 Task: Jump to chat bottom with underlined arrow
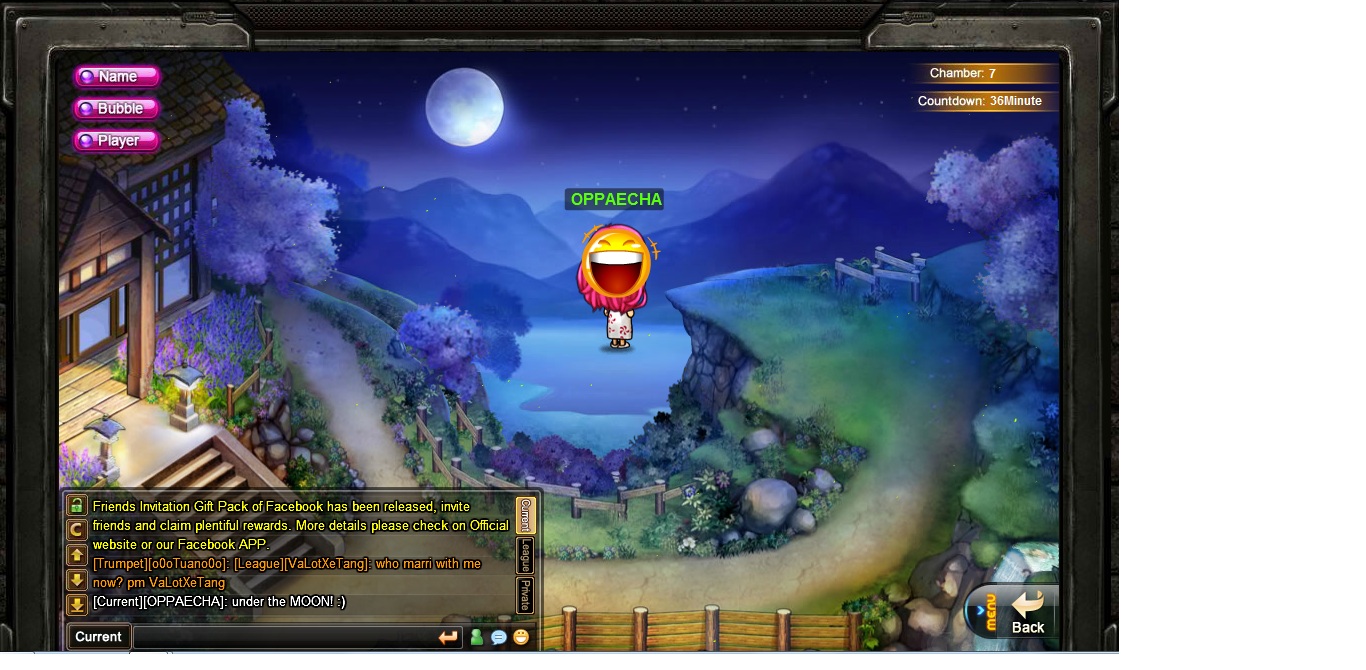pyautogui.click(x=77, y=605)
